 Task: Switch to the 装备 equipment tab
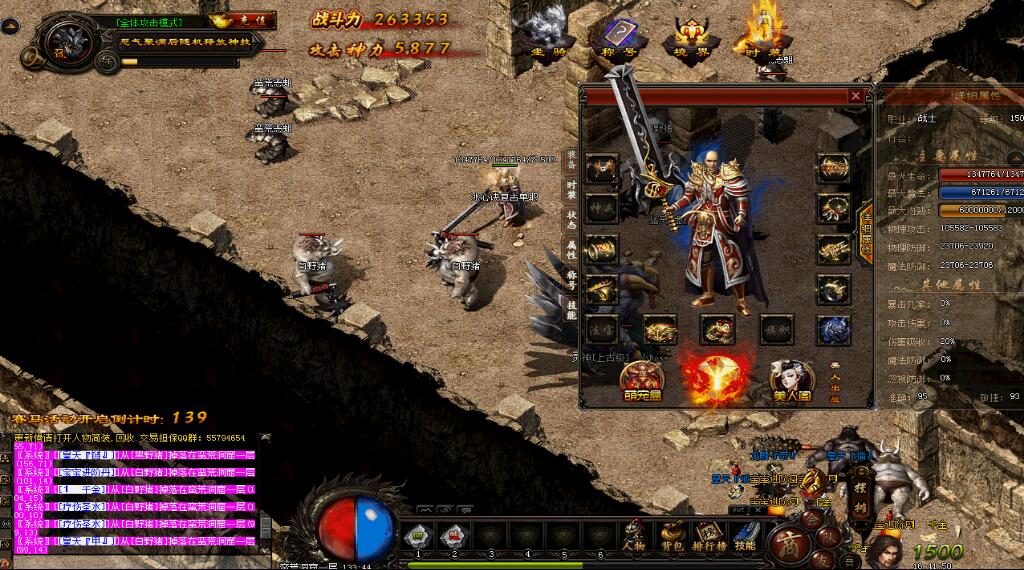coord(571,160)
